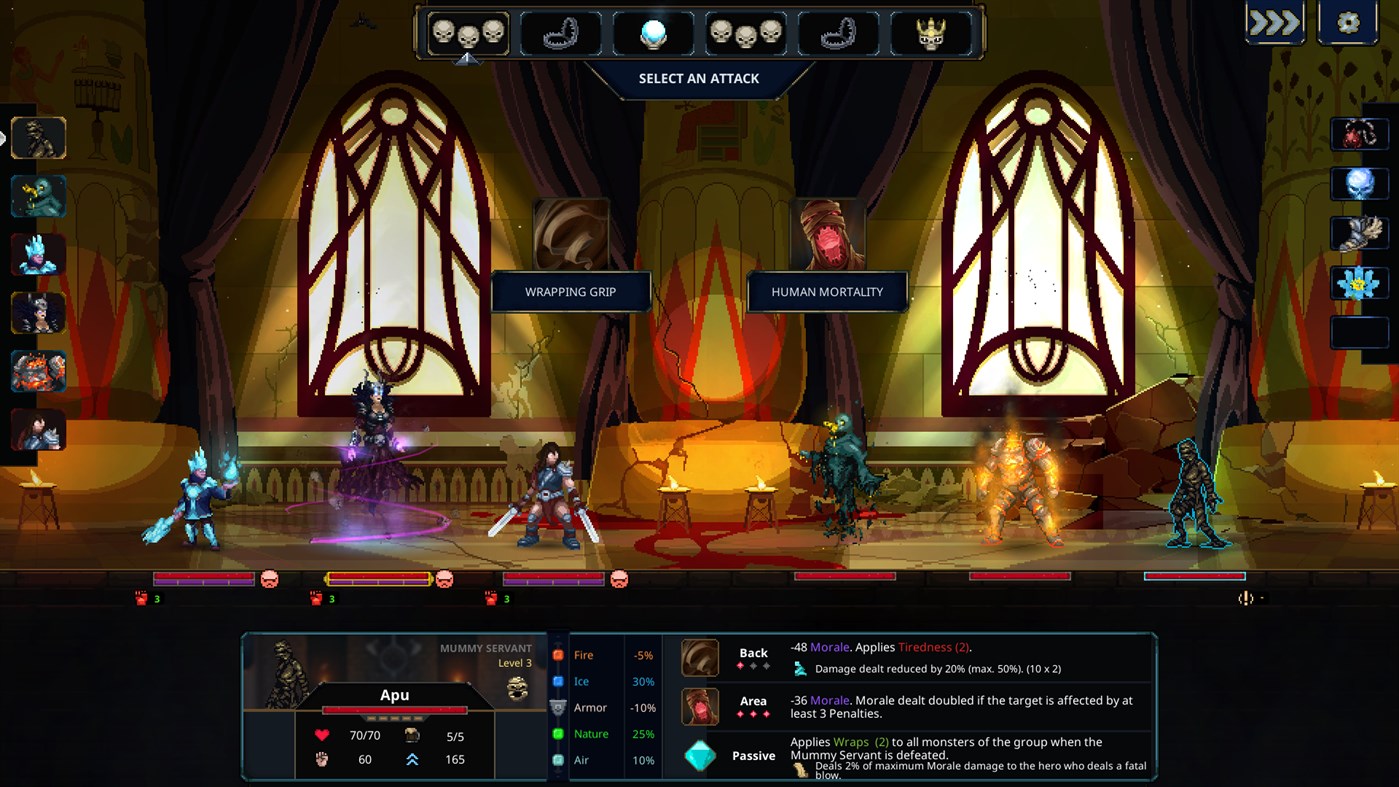1399x787 pixels.
Task: Click the Wrapping Grip attack button
Action: click(570, 291)
